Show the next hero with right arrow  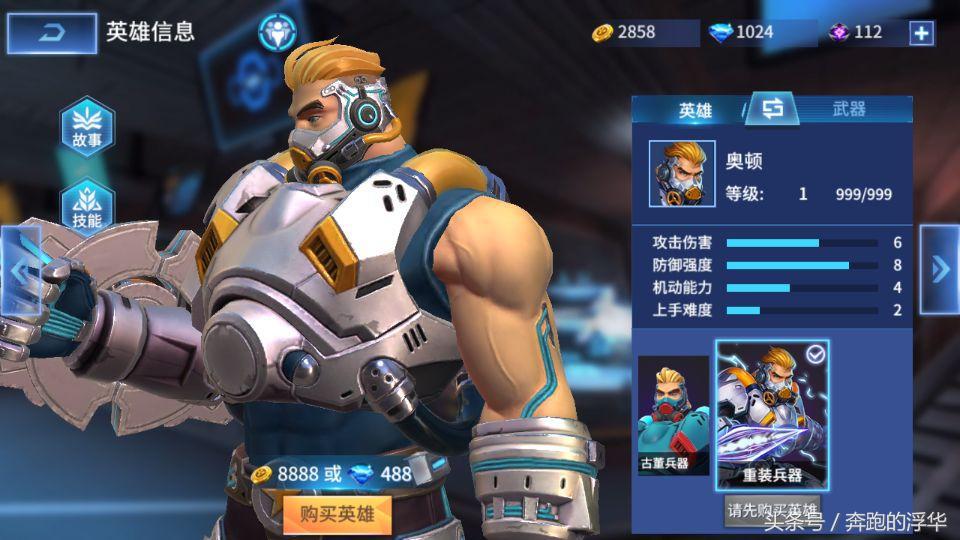click(x=940, y=268)
